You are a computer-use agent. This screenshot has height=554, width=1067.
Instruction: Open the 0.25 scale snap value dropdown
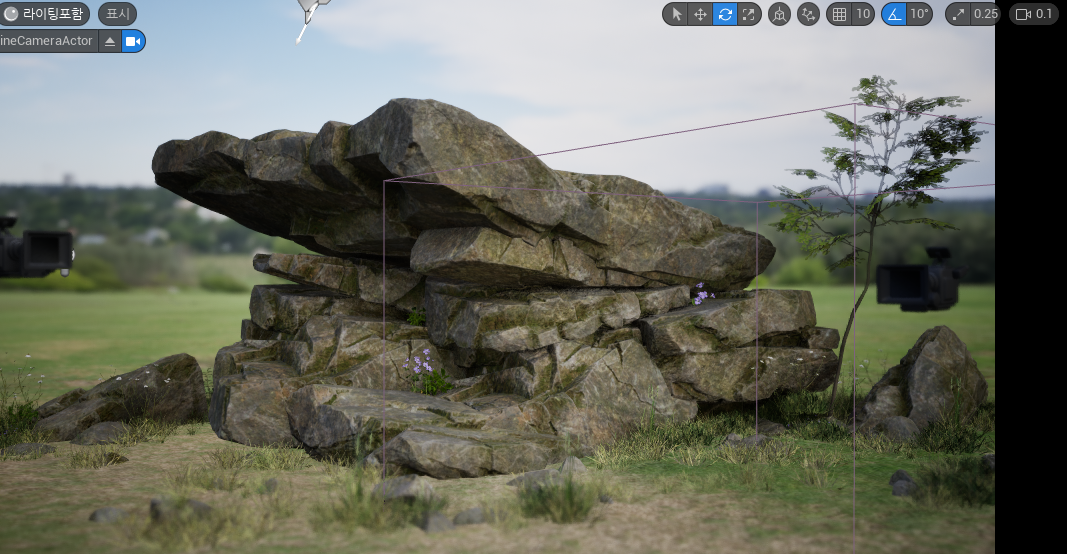pos(985,14)
